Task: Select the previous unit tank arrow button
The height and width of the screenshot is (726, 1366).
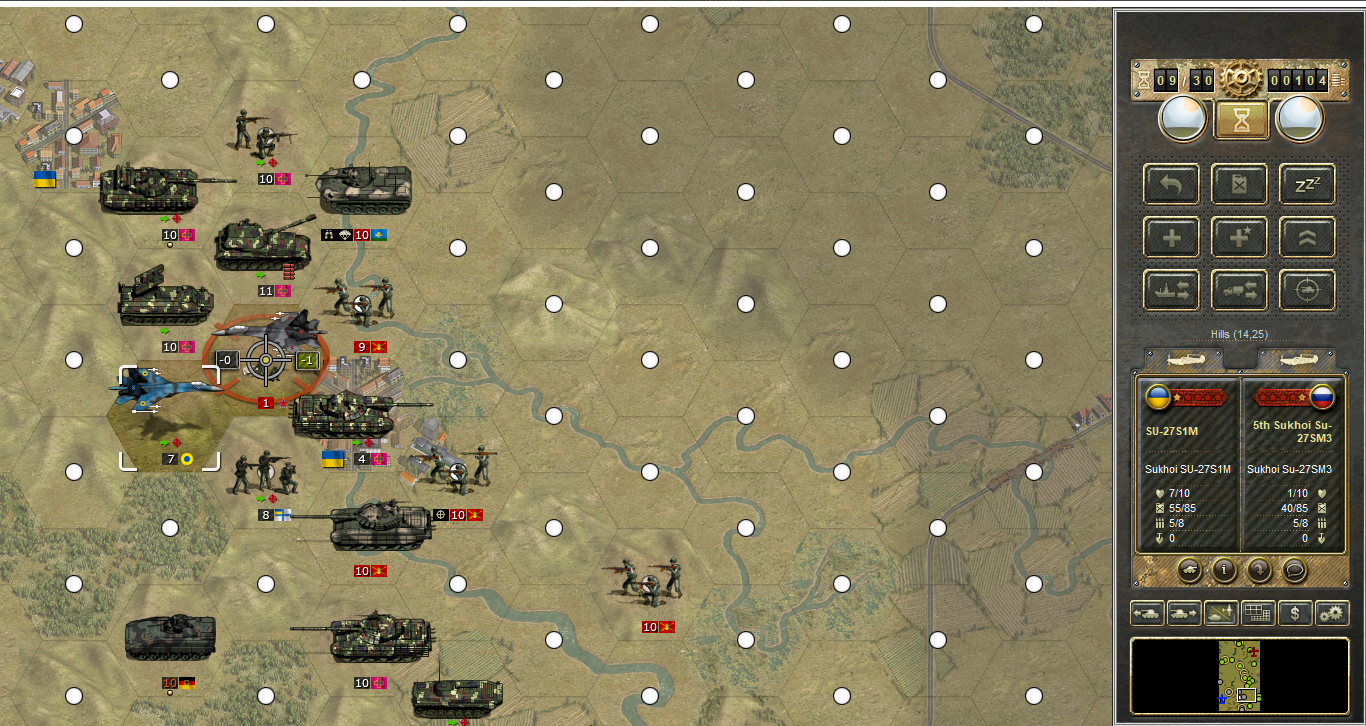Action: pos(1147,613)
